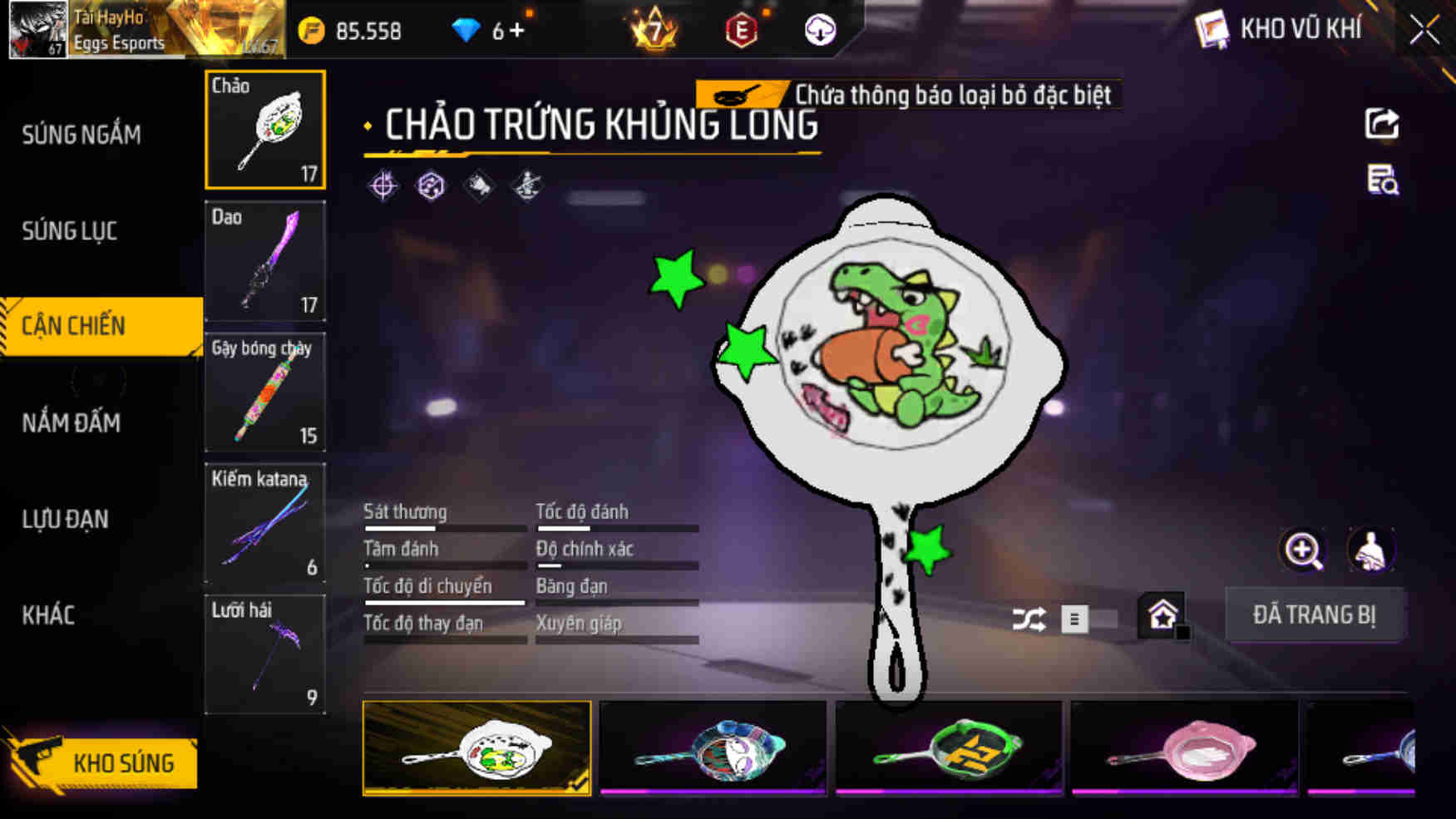The height and width of the screenshot is (819, 1456).
Task: Toggle the level 7 crown badge display
Action: (654, 32)
